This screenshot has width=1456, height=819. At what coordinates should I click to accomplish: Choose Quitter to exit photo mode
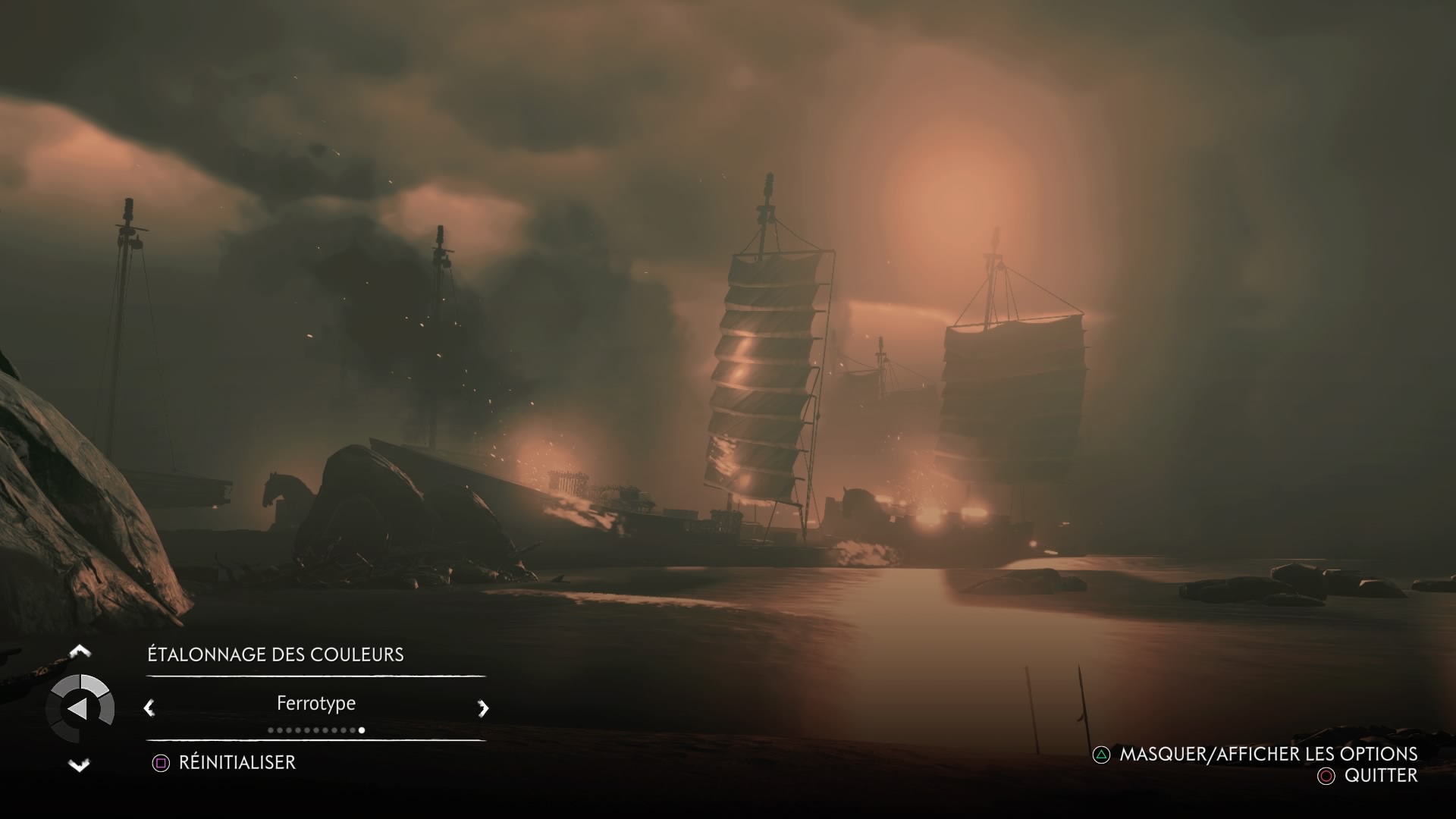1380,775
